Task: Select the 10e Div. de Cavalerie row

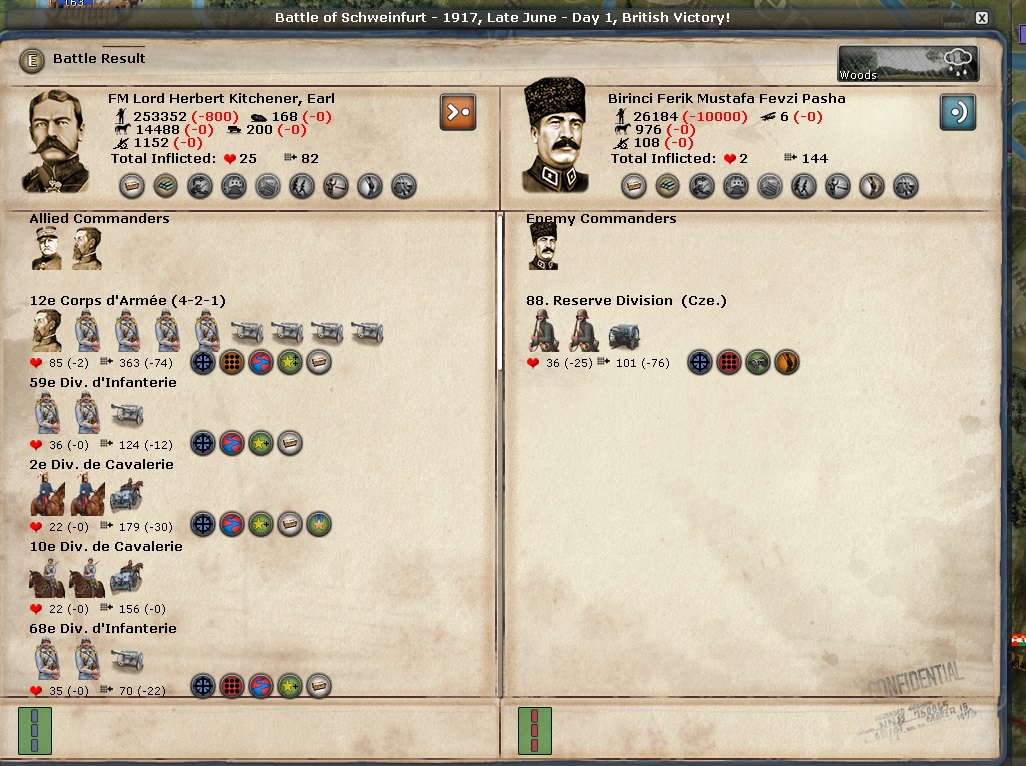Action: click(x=104, y=547)
